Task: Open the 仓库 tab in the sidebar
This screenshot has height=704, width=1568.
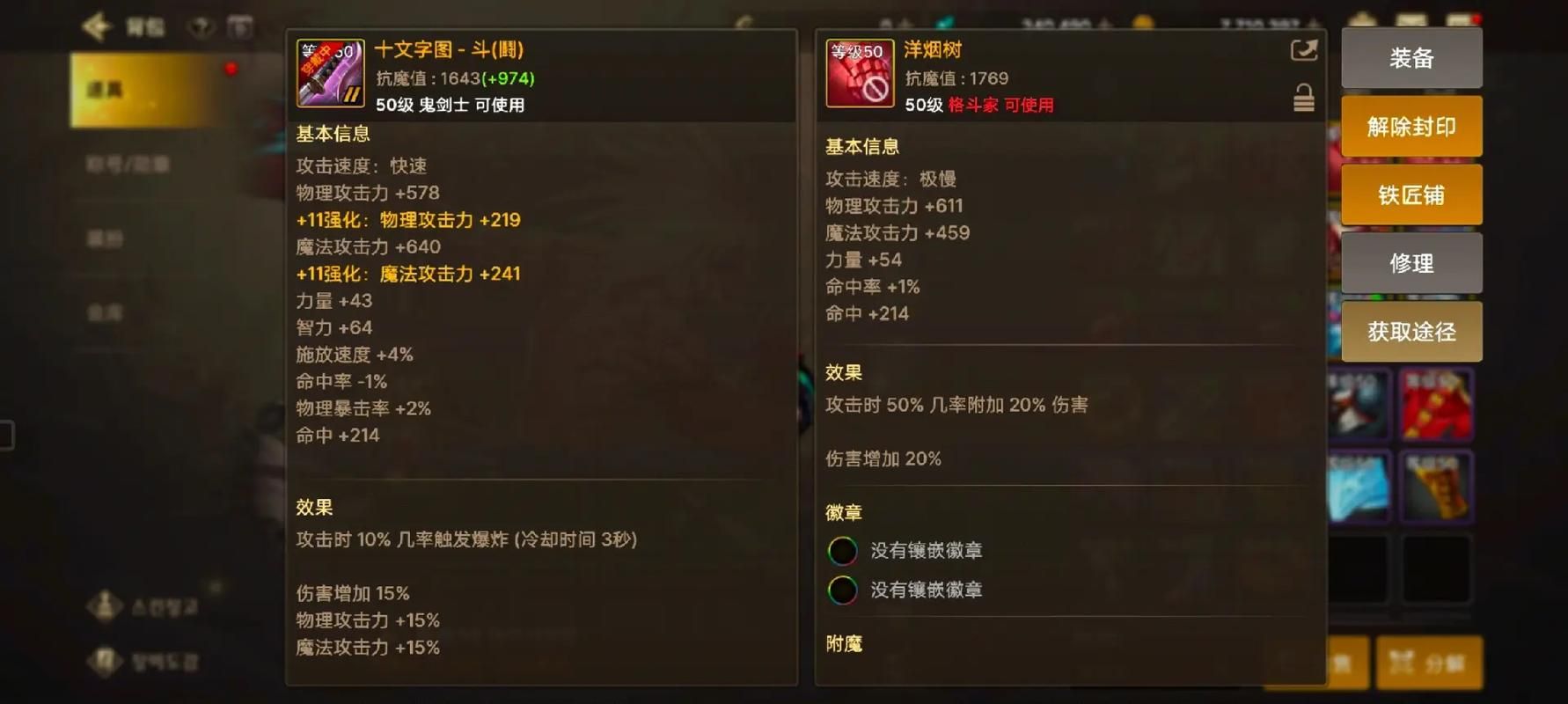Action: click(107, 313)
